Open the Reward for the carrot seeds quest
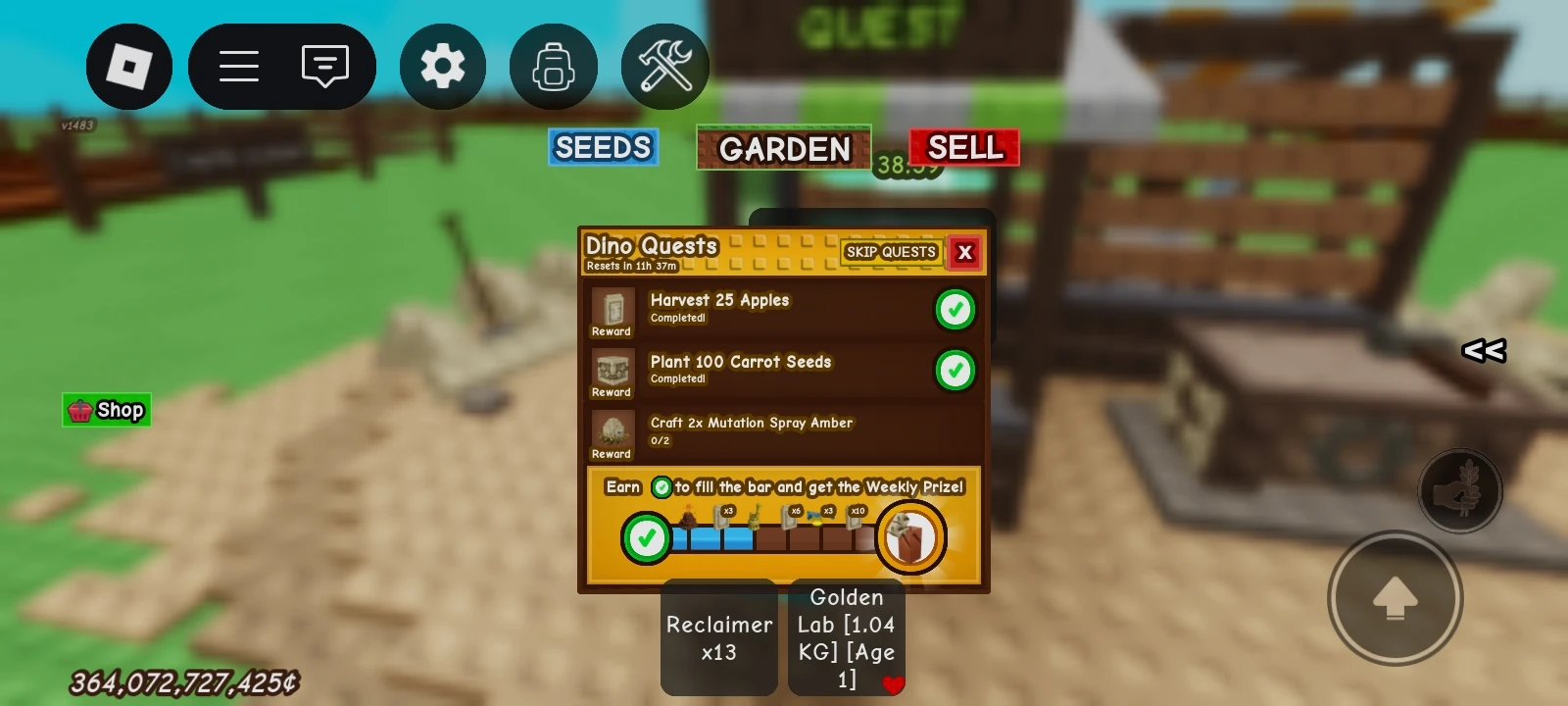 610,374
